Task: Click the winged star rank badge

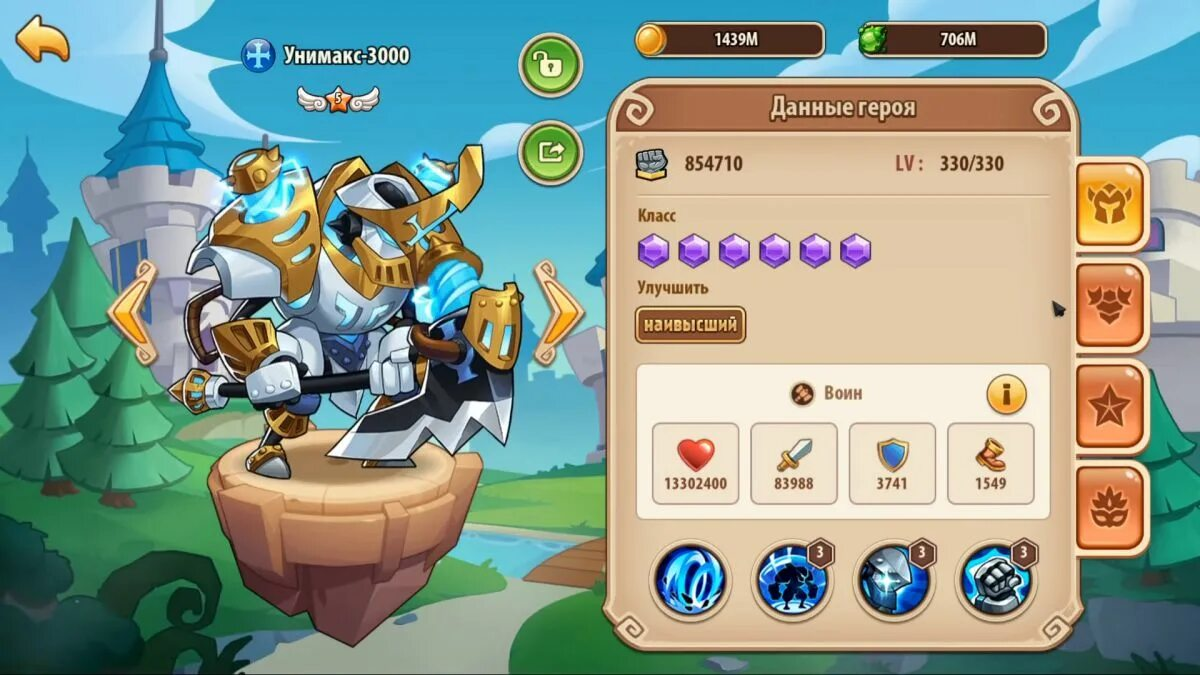Action: [338, 98]
